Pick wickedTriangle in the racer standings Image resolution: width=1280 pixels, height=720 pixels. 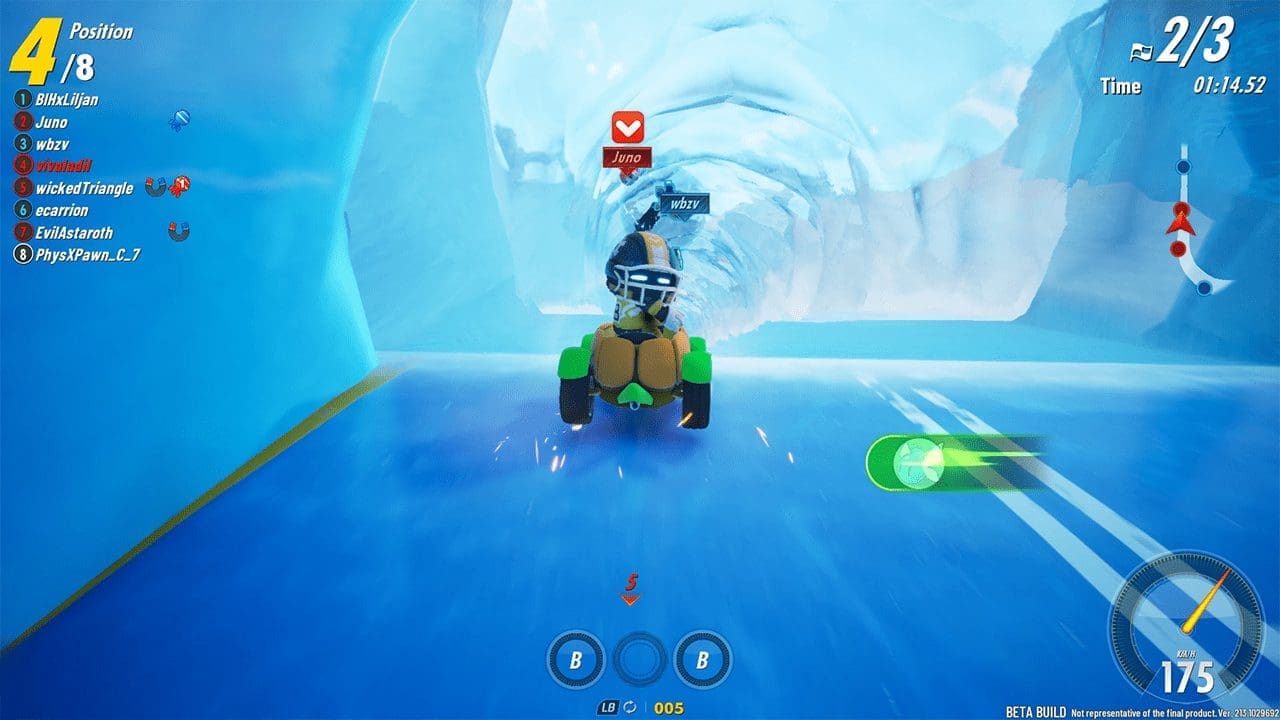pos(83,188)
